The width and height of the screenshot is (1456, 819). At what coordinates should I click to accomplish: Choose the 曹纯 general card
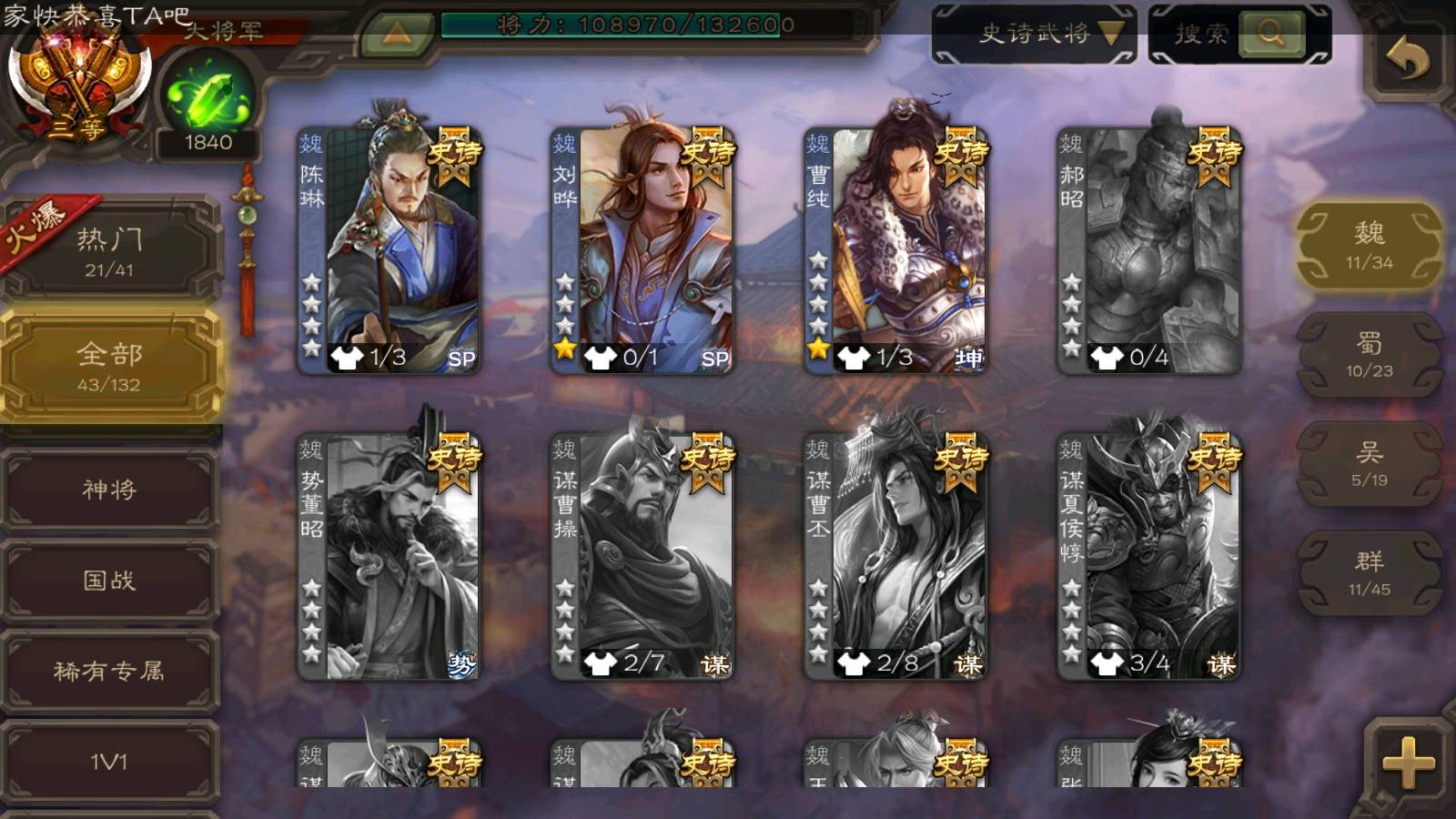[895, 250]
